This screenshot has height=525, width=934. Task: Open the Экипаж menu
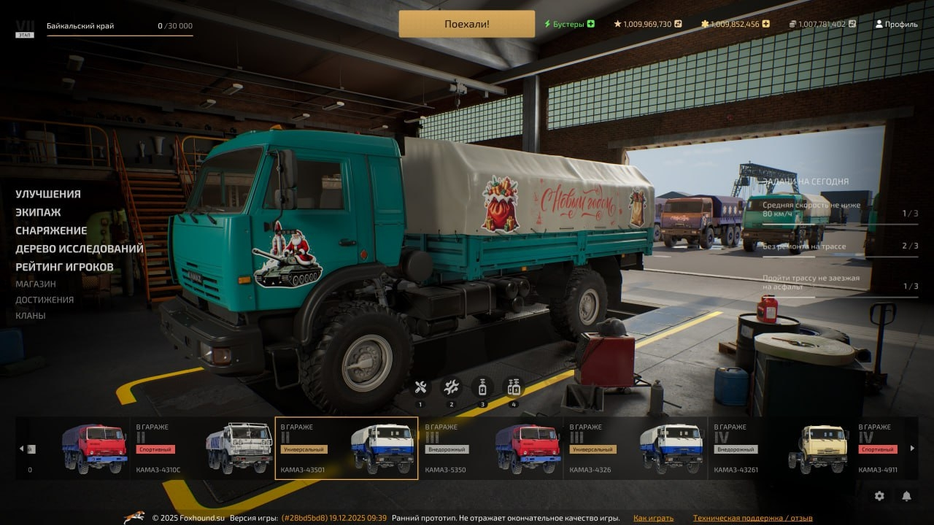click(x=38, y=212)
